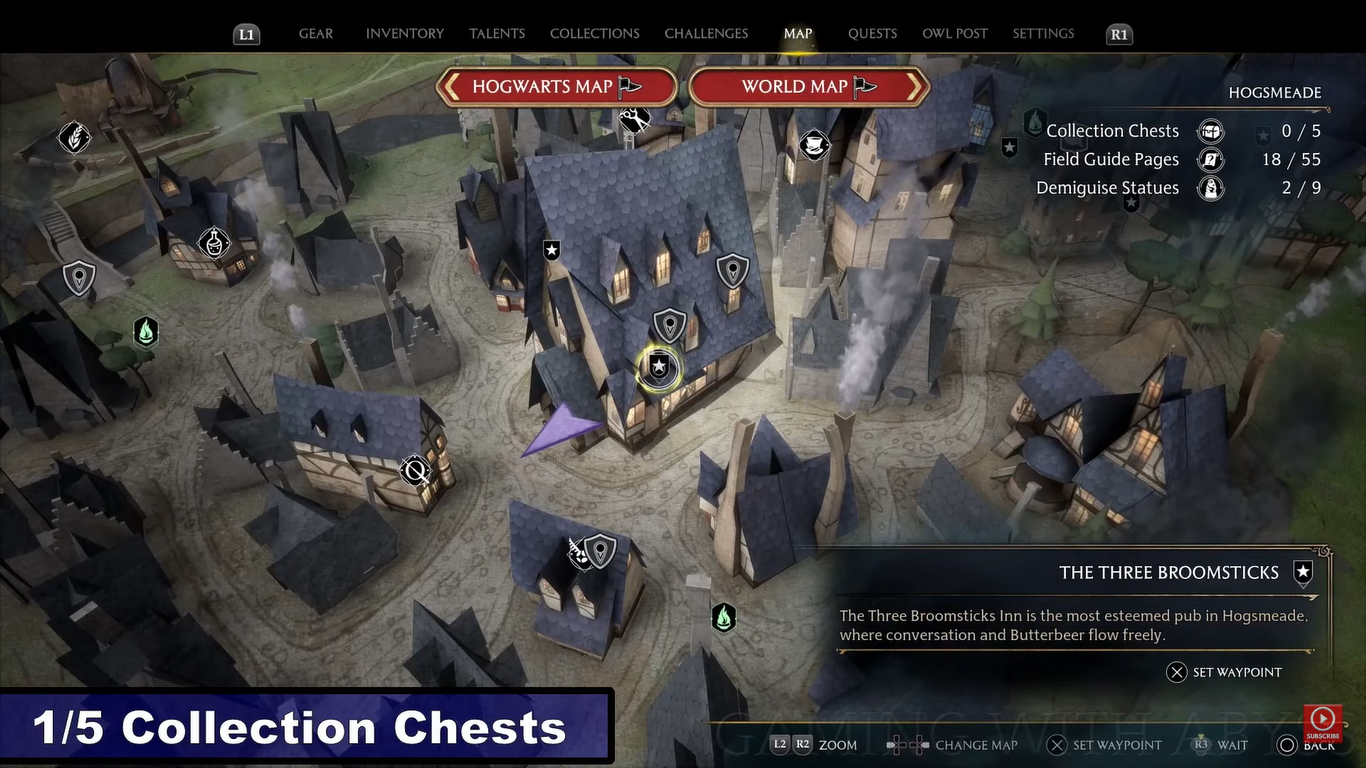Go to the Challenges tab
The width and height of the screenshot is (1366, 768).
coord(706,34)
